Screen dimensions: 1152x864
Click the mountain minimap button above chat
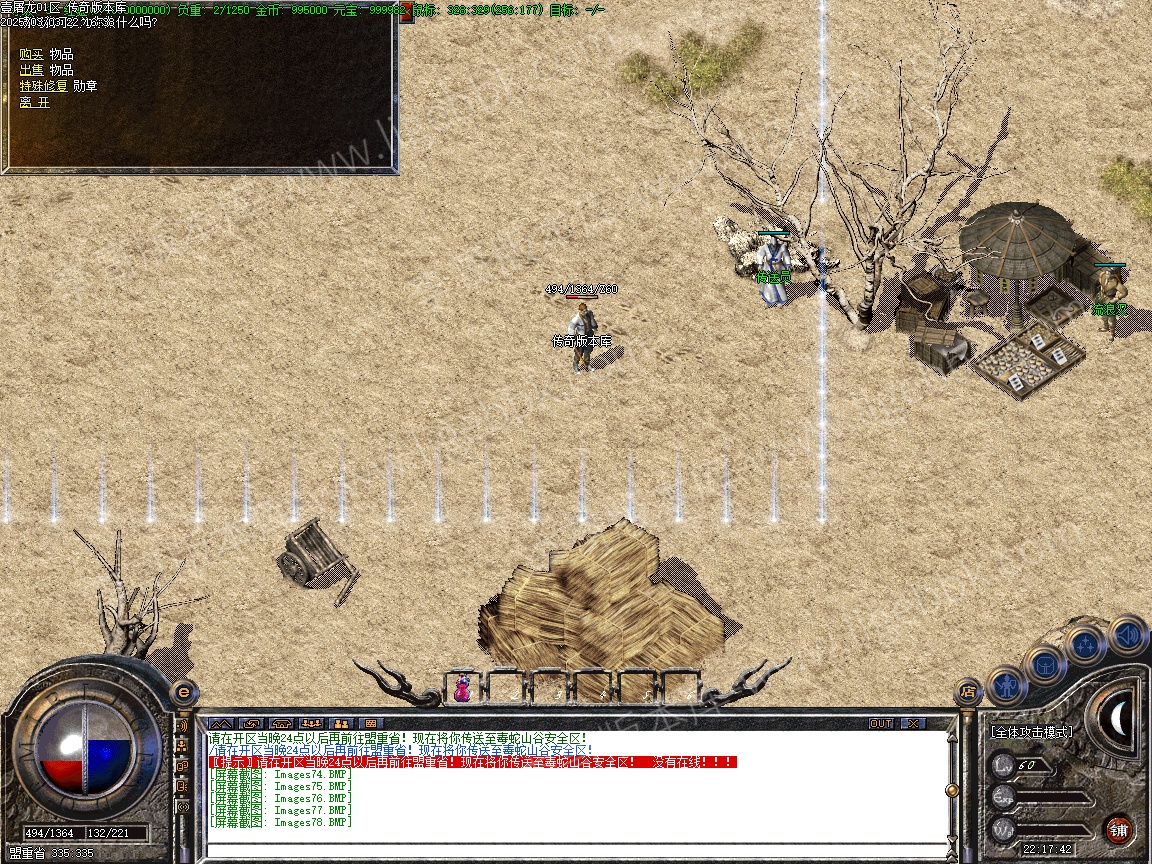click(x=220, y=723)
